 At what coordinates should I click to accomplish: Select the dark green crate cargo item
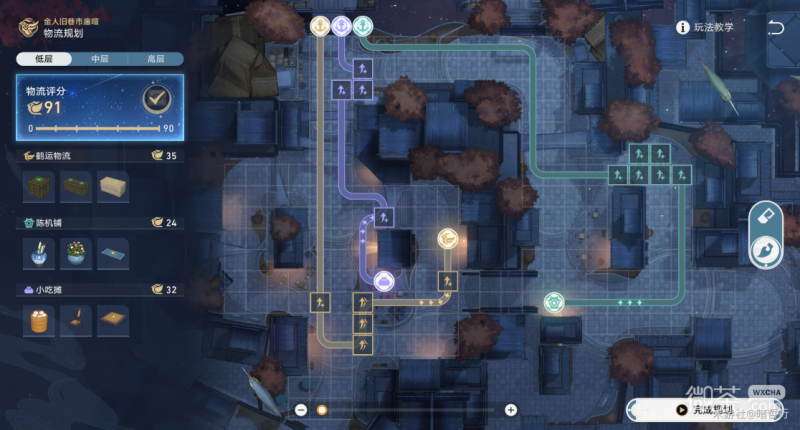[40, 186]
